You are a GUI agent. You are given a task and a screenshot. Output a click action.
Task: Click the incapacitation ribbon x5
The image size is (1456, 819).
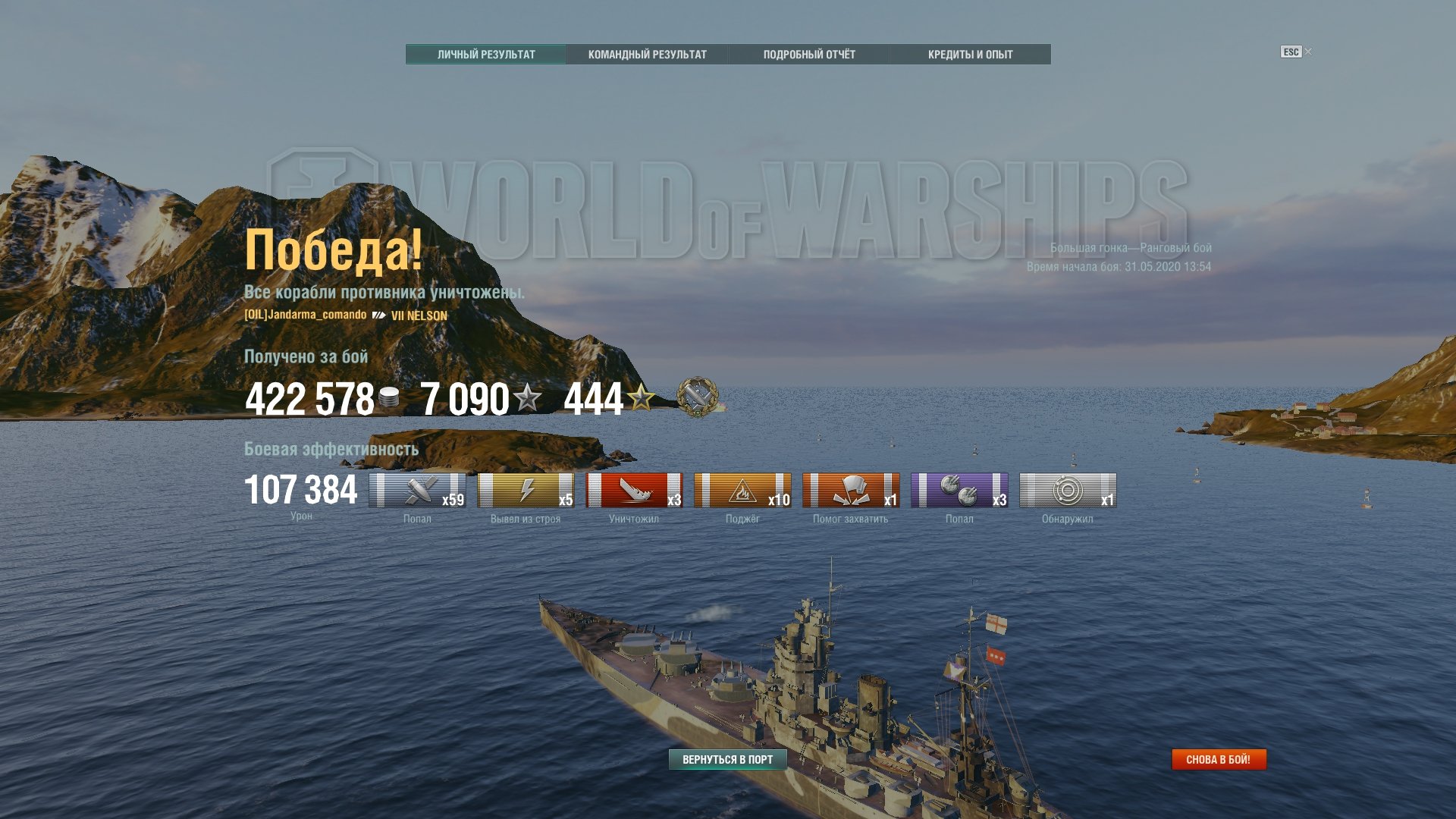point(526,490)
